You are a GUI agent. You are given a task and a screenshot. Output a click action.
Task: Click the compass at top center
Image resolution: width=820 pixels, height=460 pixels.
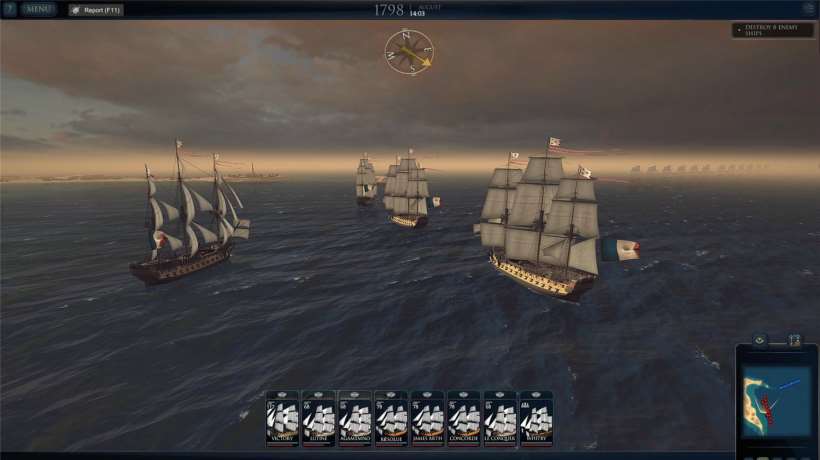click(x=409, y=51)
